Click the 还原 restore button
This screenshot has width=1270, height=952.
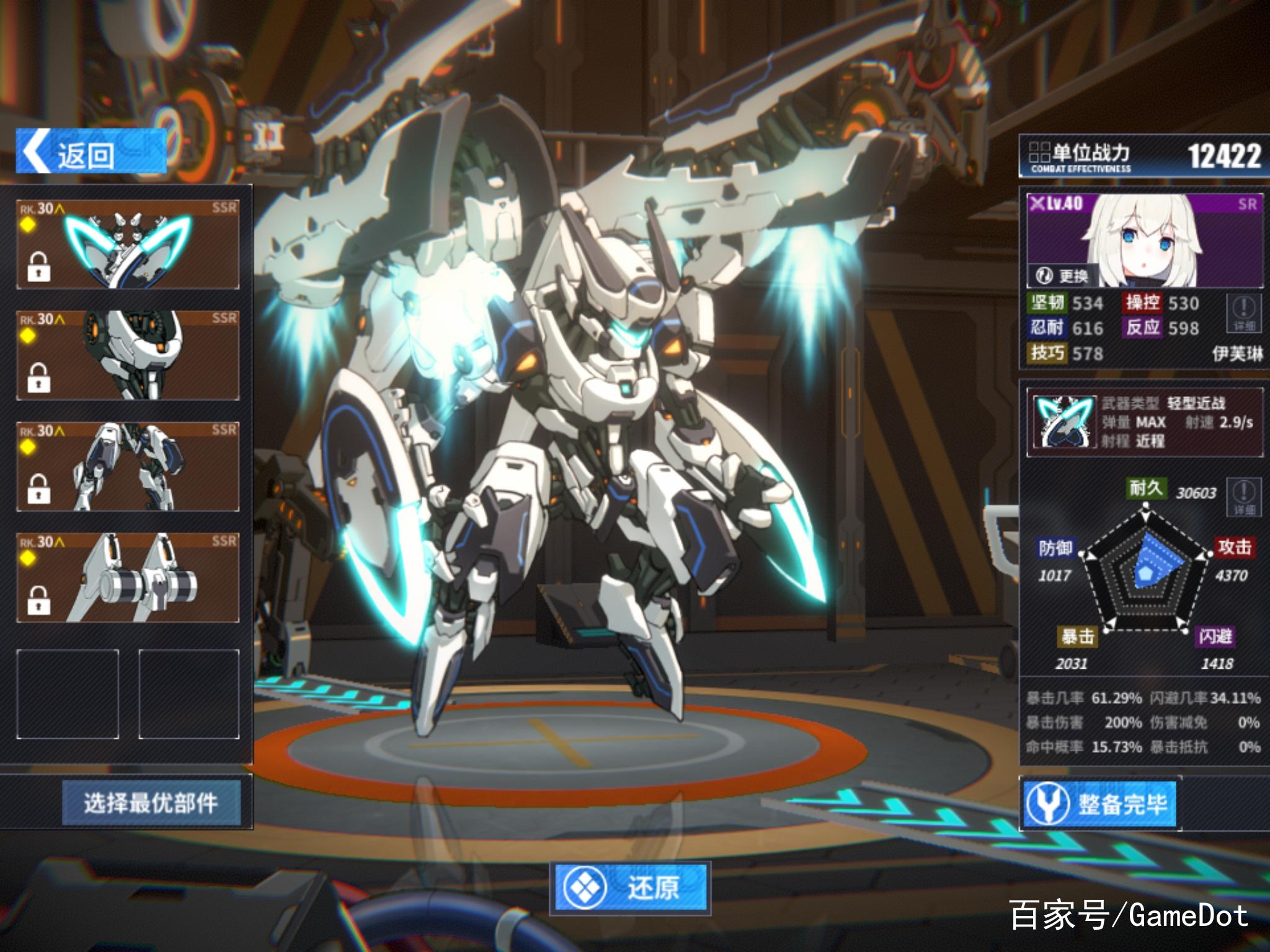[x=630, y=887]
